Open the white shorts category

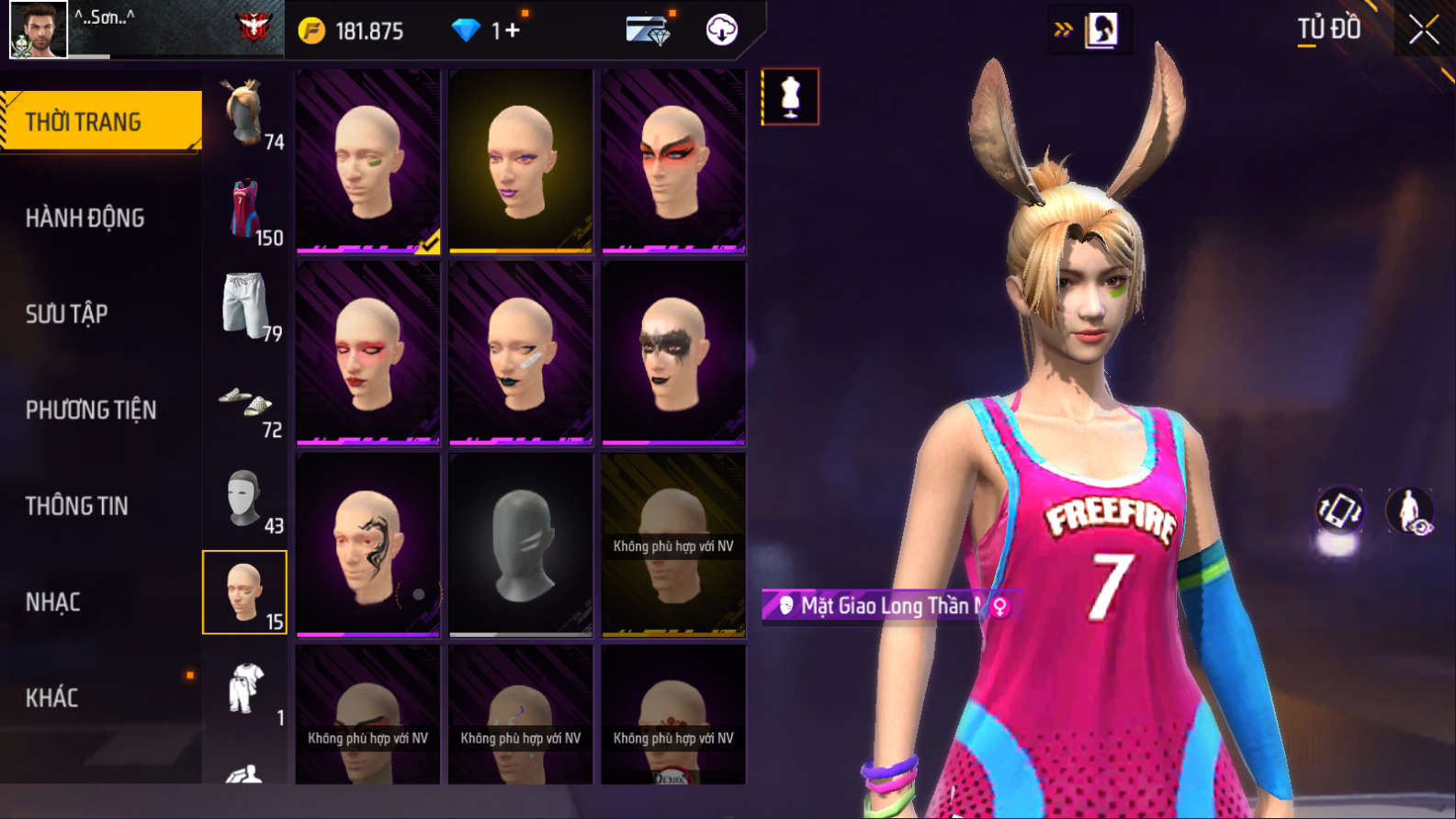point(245,307)
